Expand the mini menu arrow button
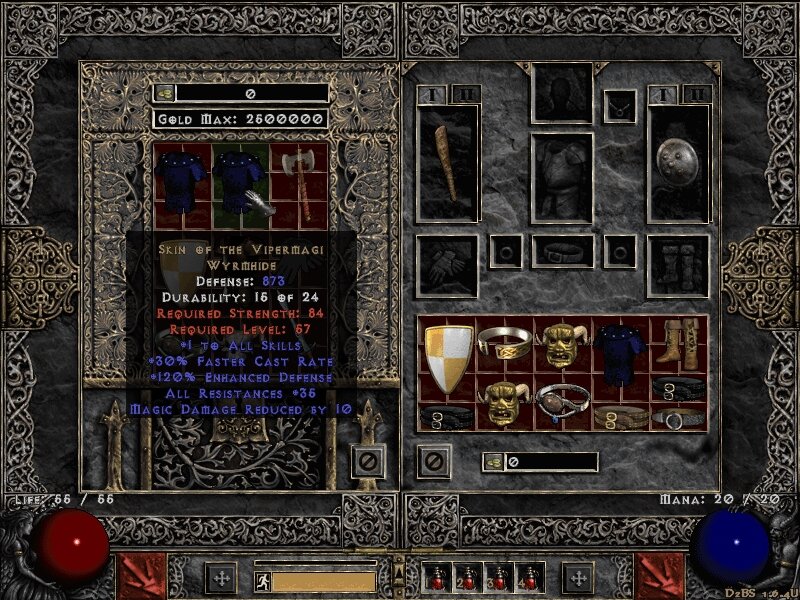Image resolution: width=800 pixels, height=600 pixels. point(398,572)
